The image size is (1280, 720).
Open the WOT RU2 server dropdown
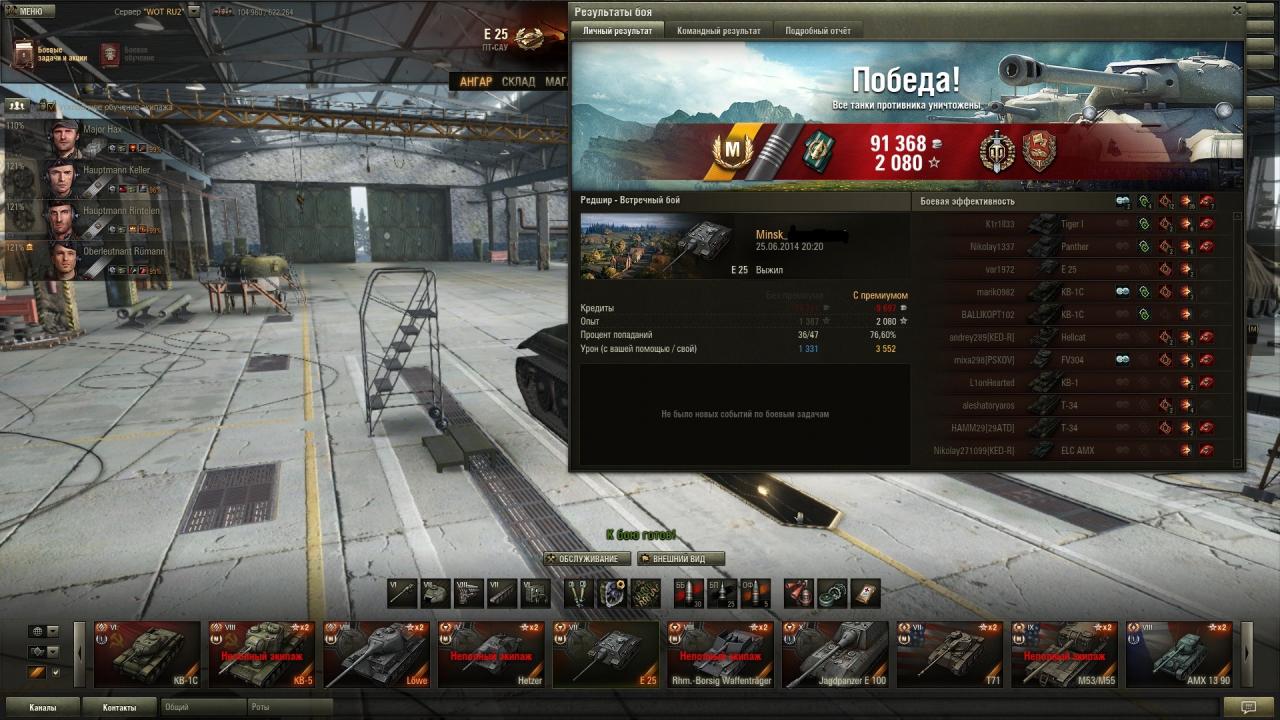(194, 11)
